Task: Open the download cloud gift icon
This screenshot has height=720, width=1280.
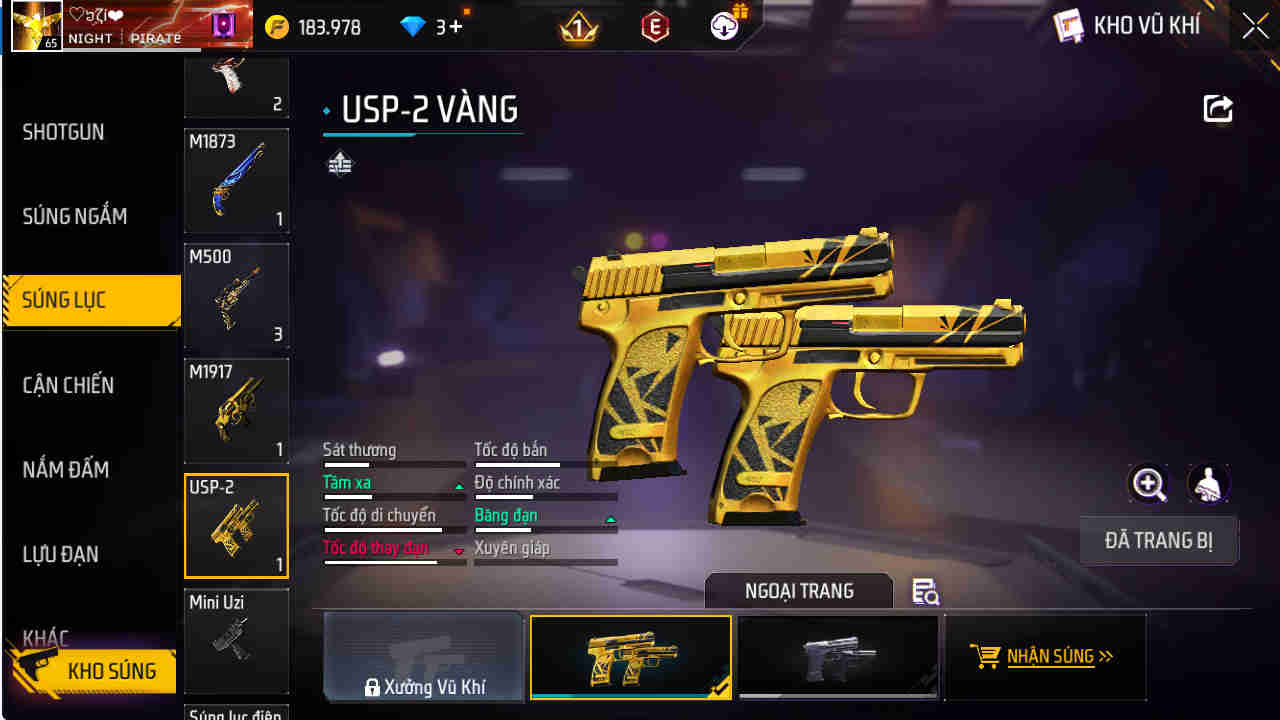Action: (x=723, y=25)
